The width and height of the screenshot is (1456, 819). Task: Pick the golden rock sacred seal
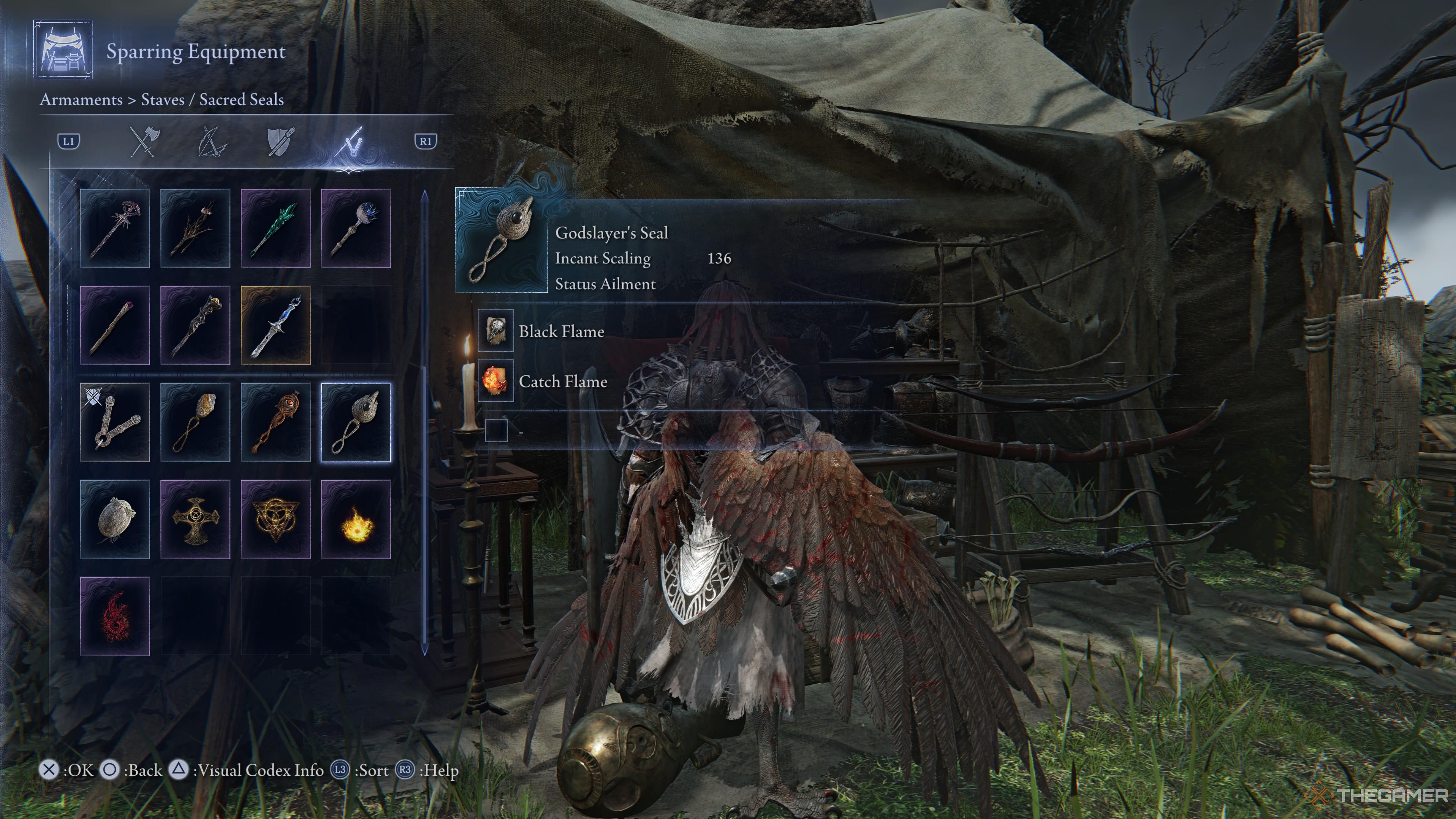196,422
